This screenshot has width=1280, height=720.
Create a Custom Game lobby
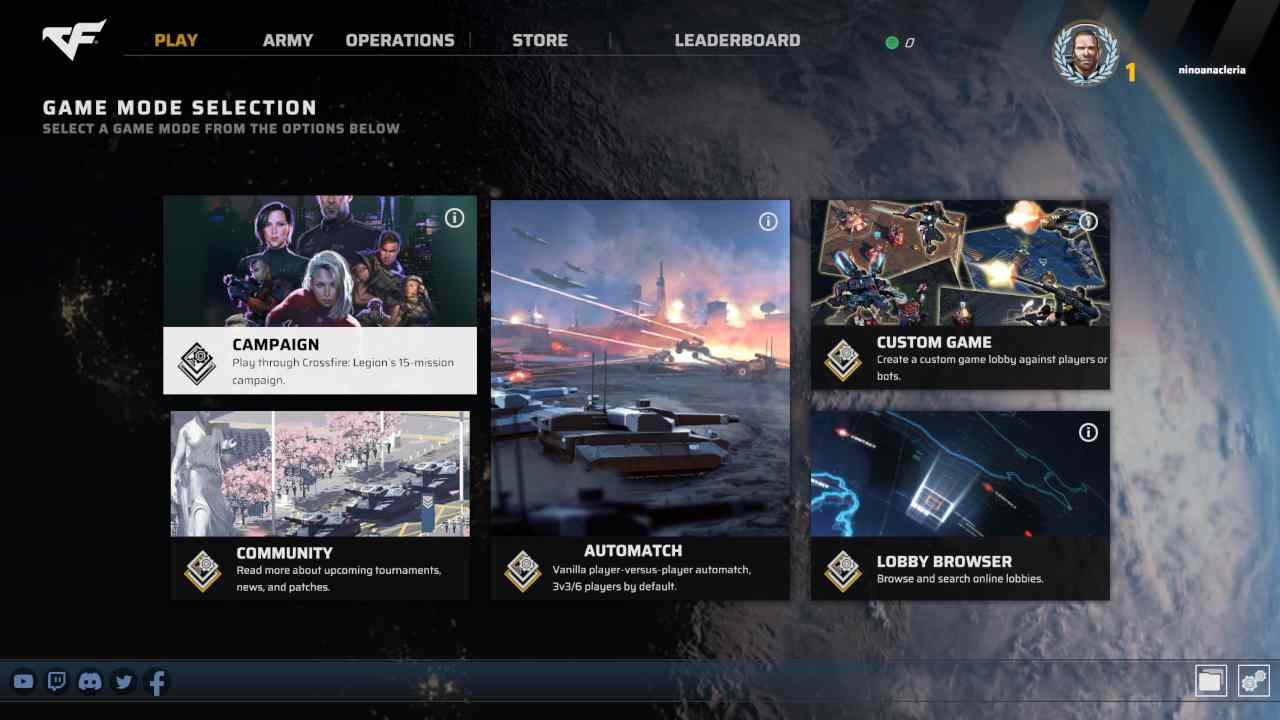tap(960, 295)
